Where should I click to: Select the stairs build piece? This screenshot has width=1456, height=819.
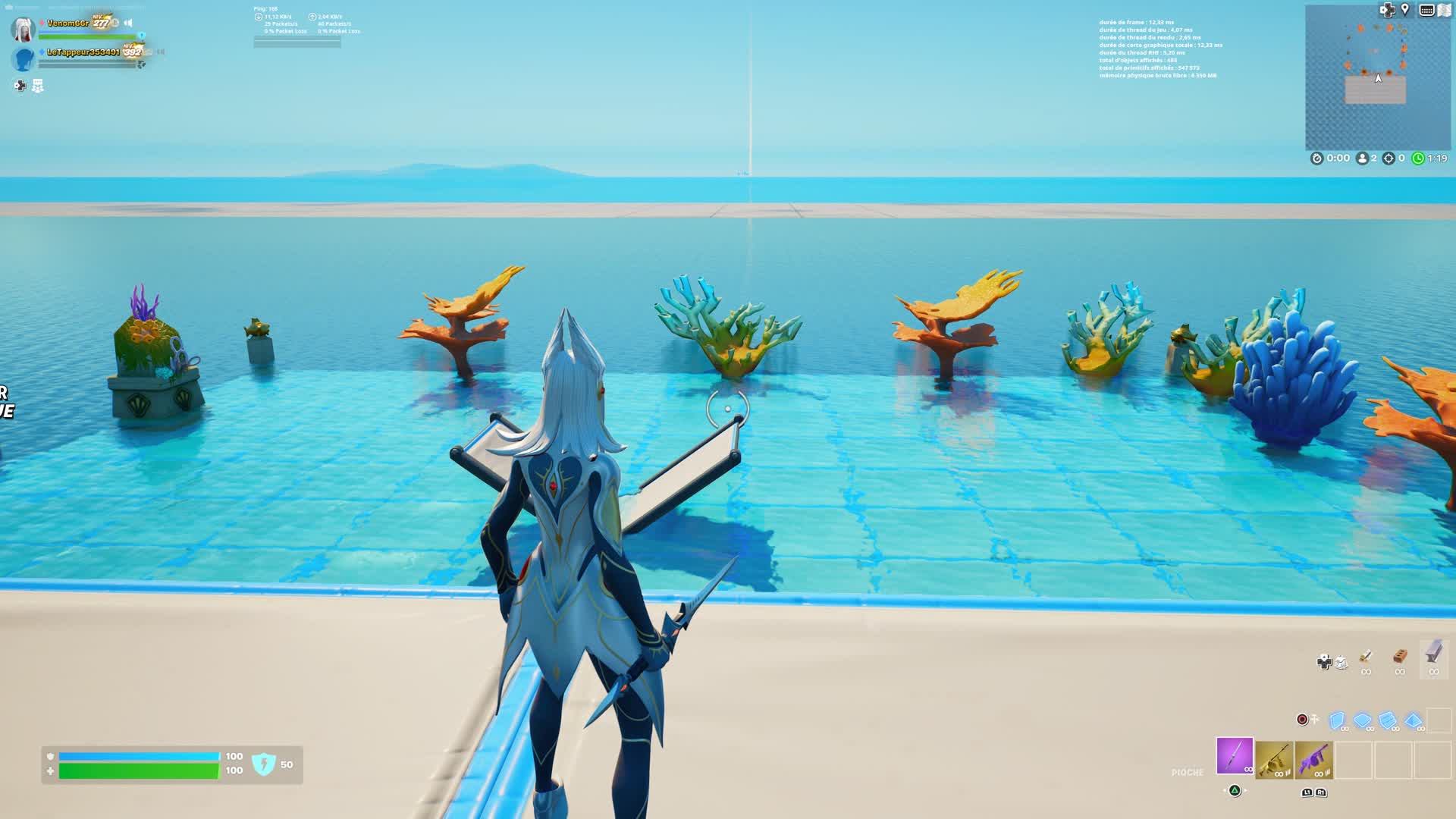click(1387, 720)
